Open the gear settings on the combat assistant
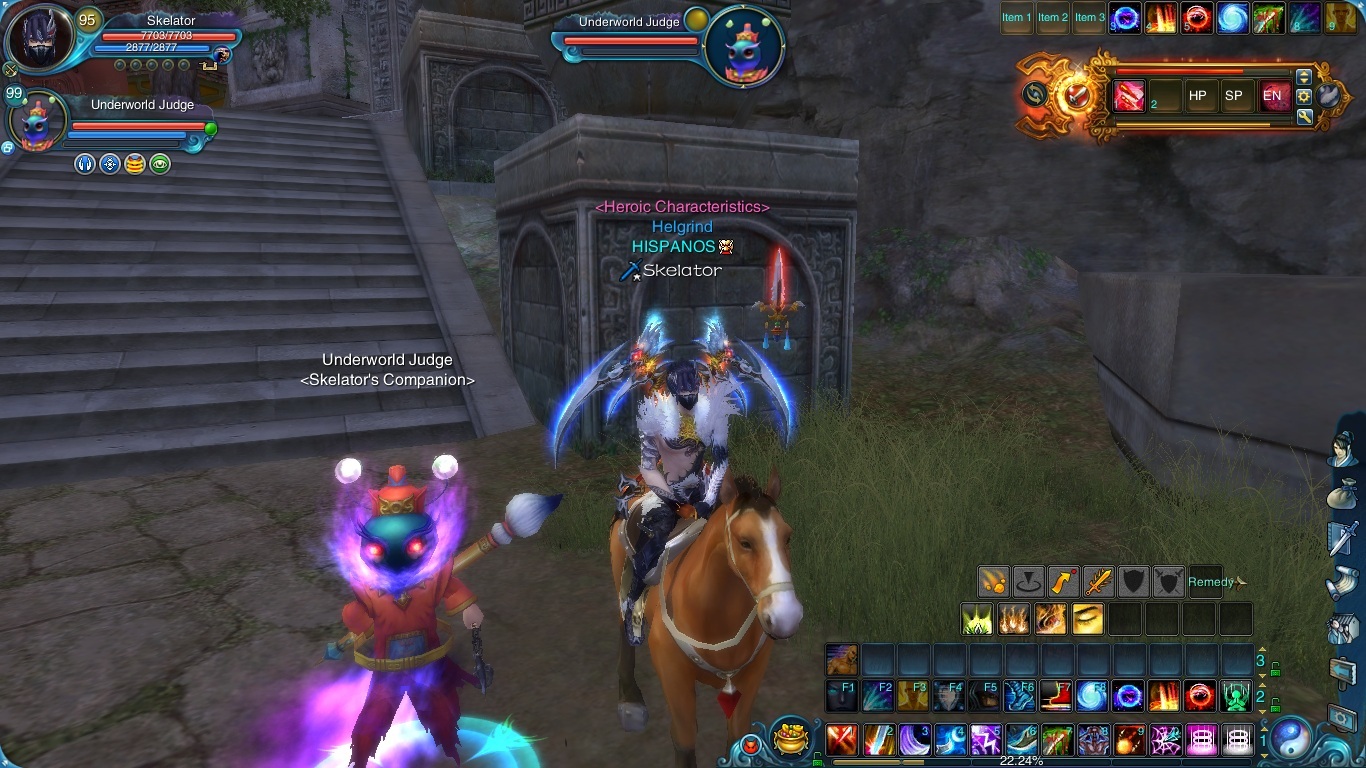This screenshot has height=768, width=1366. [1304, 97]
